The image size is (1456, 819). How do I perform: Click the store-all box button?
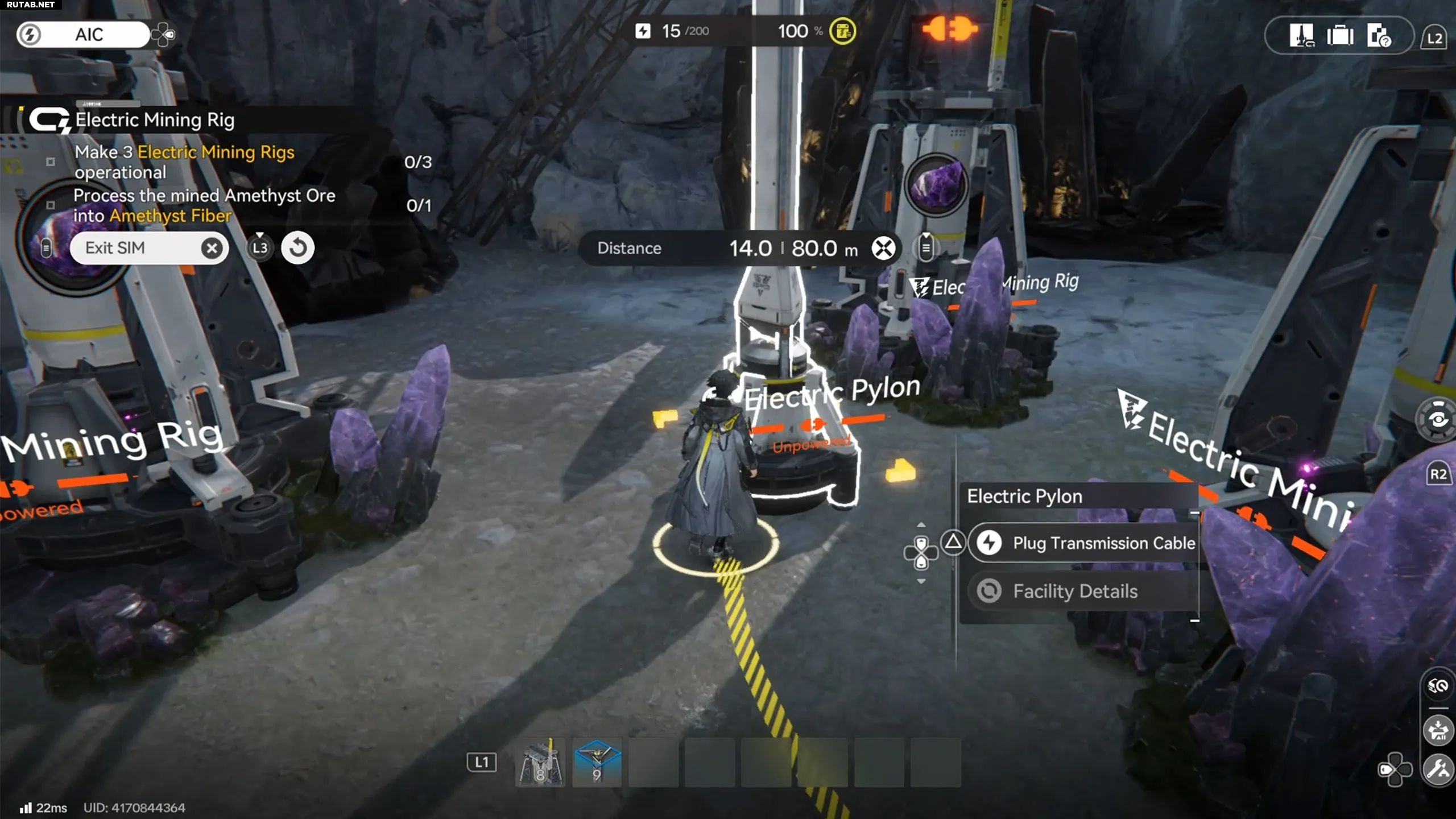click(1438, 730)
